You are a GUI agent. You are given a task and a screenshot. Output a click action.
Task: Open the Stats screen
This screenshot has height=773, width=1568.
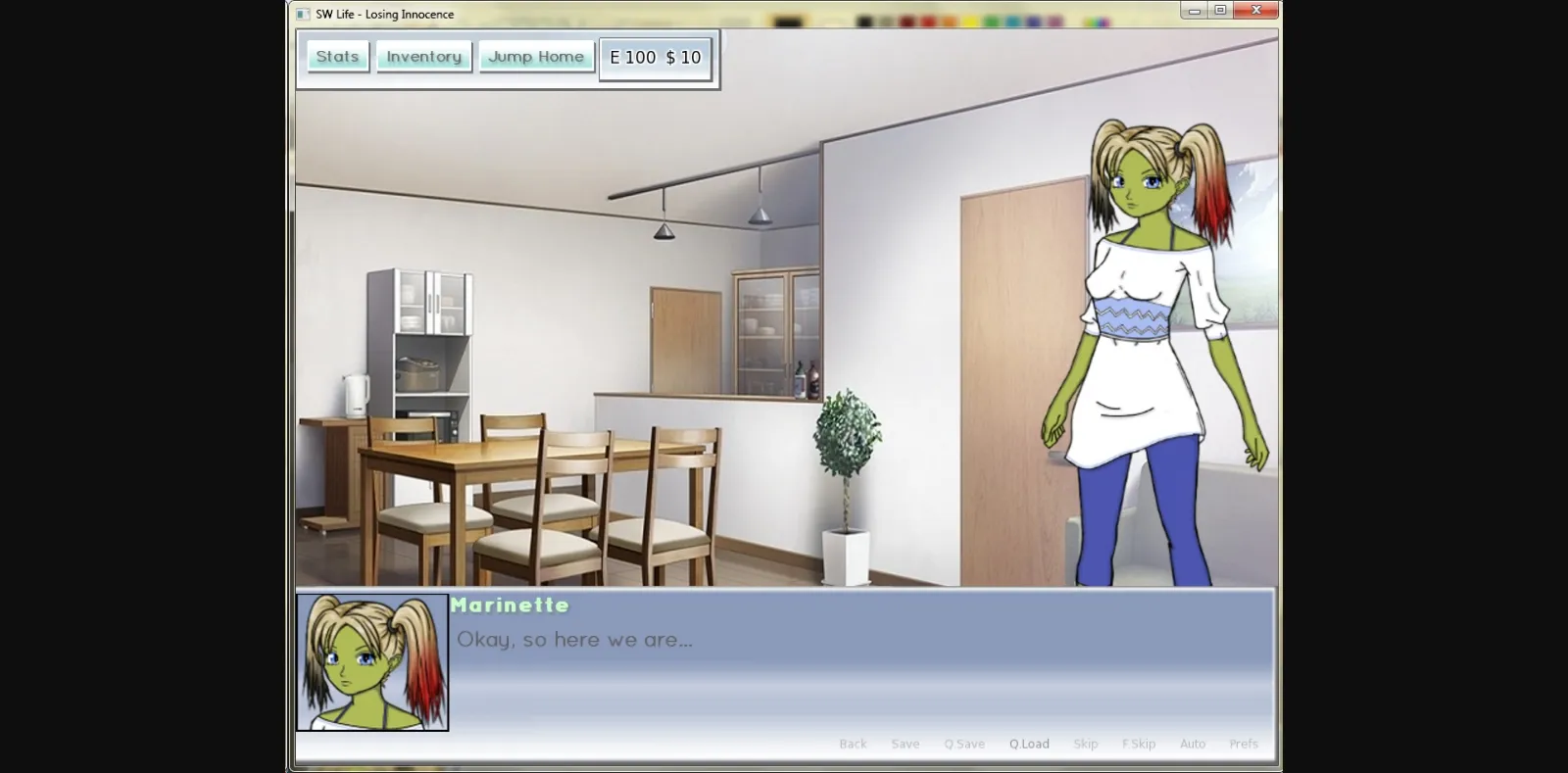(336, 56)
